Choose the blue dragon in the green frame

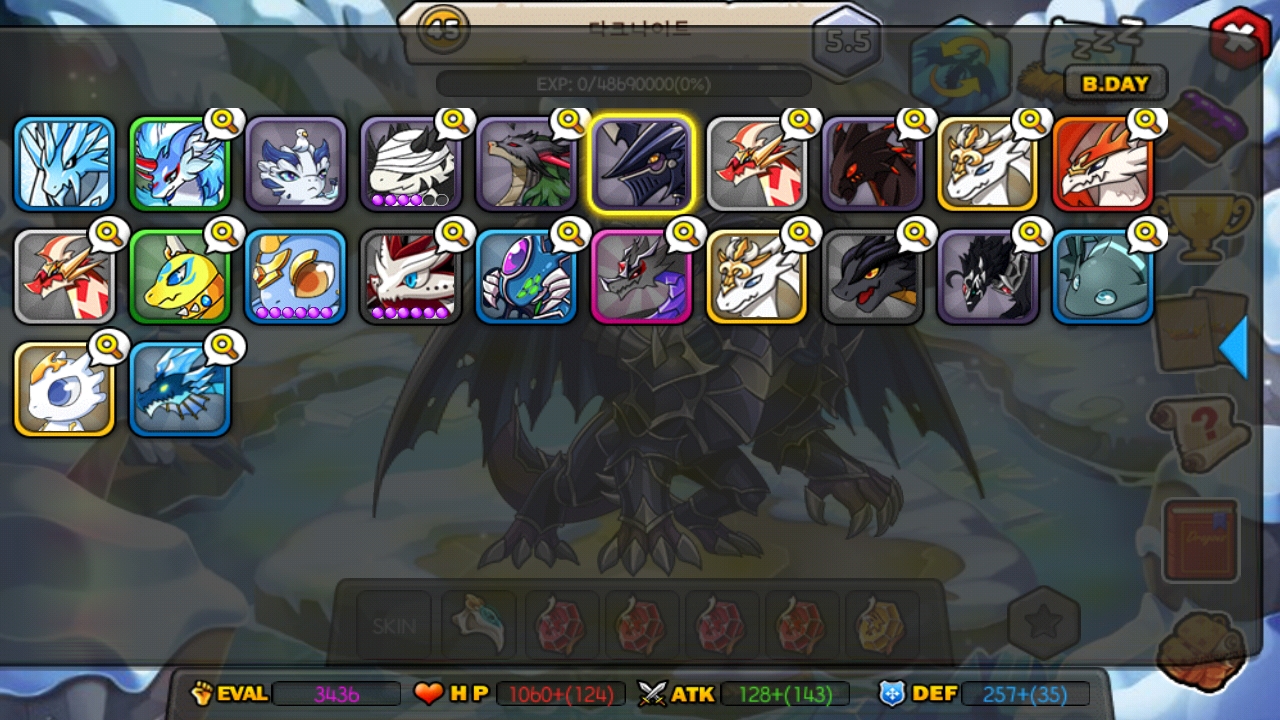[180, 164]
